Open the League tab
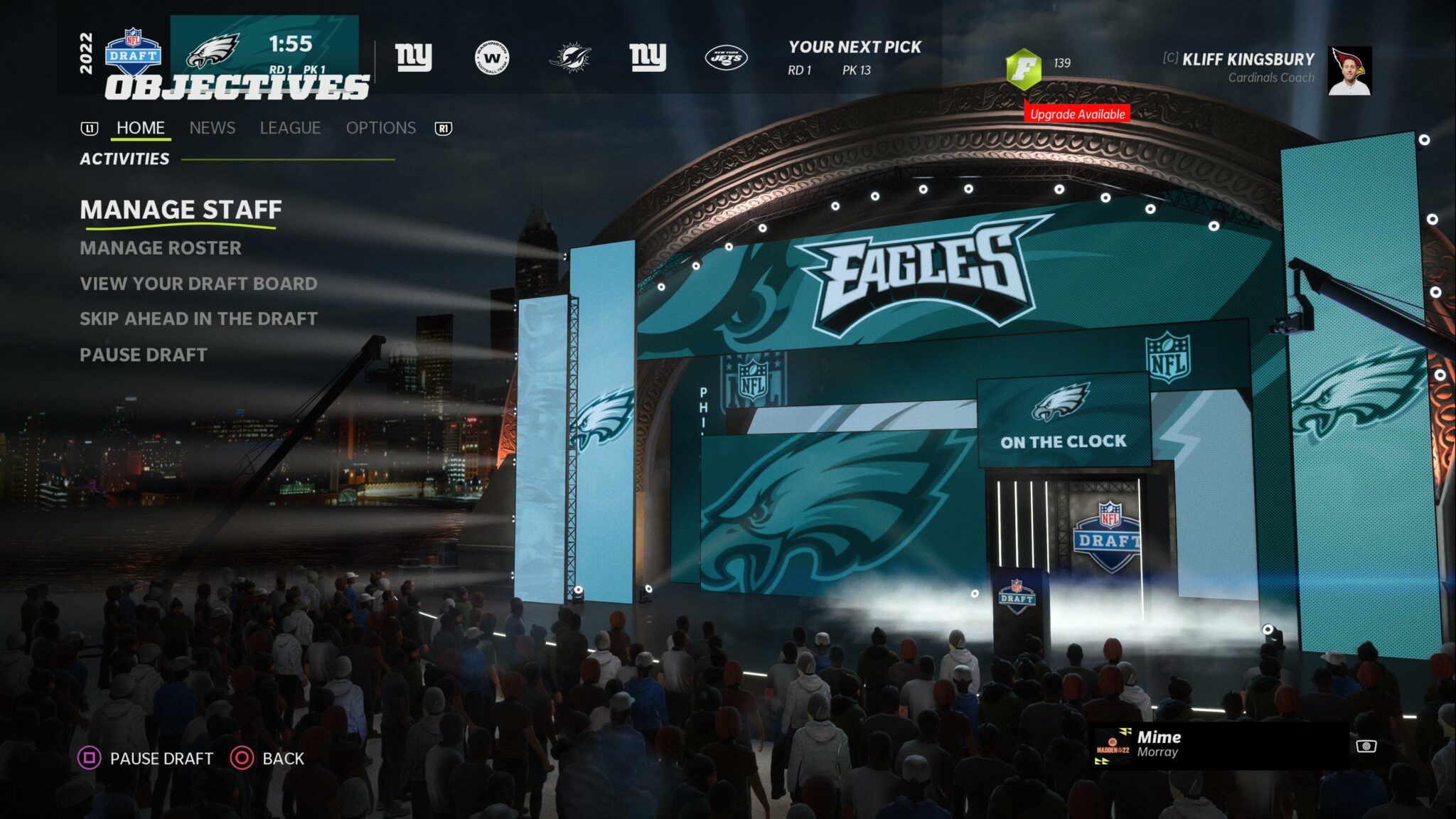1456x819 pixels. click(x=290, y=128)
